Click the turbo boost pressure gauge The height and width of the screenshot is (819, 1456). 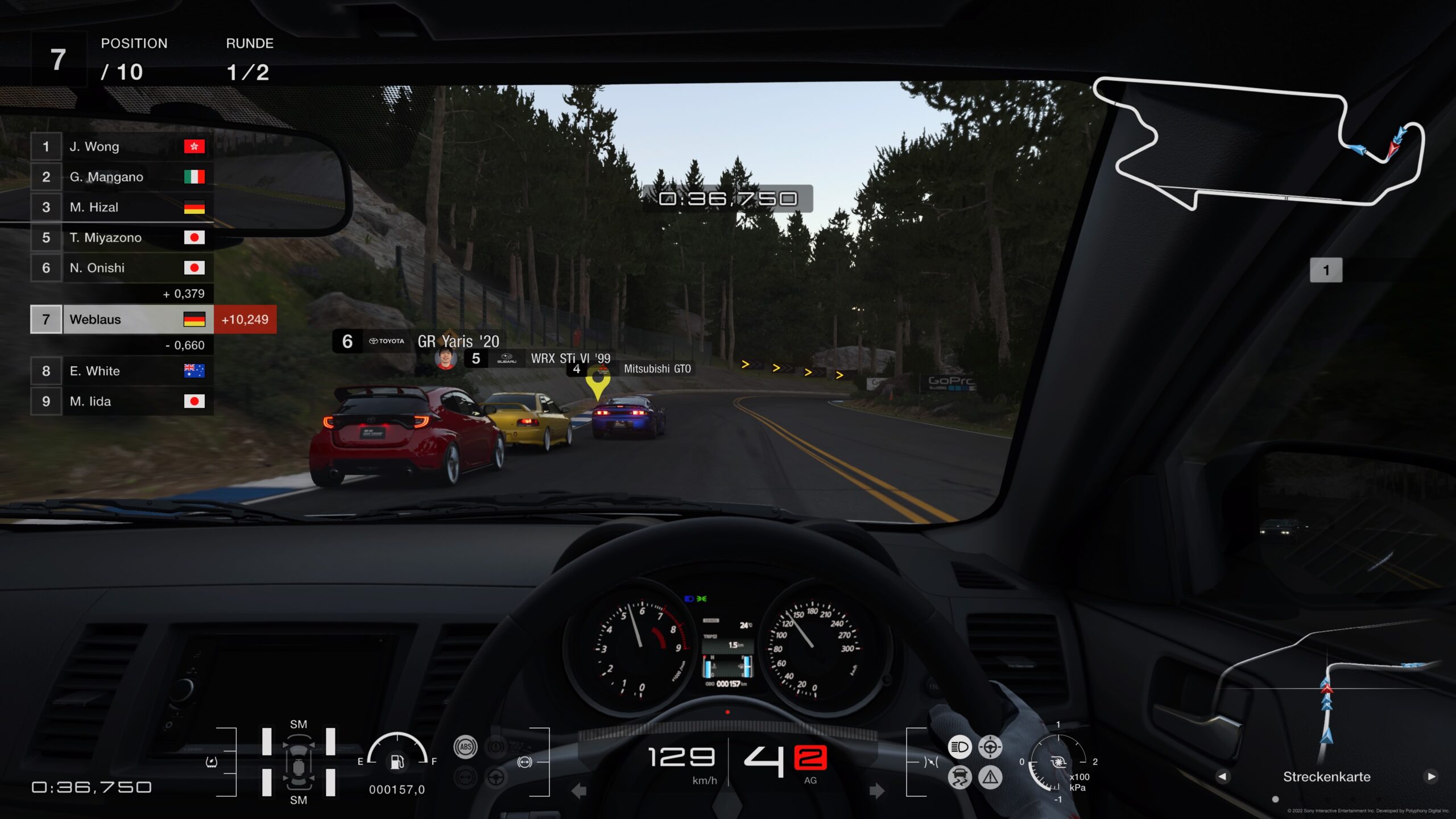point(1058,763)
